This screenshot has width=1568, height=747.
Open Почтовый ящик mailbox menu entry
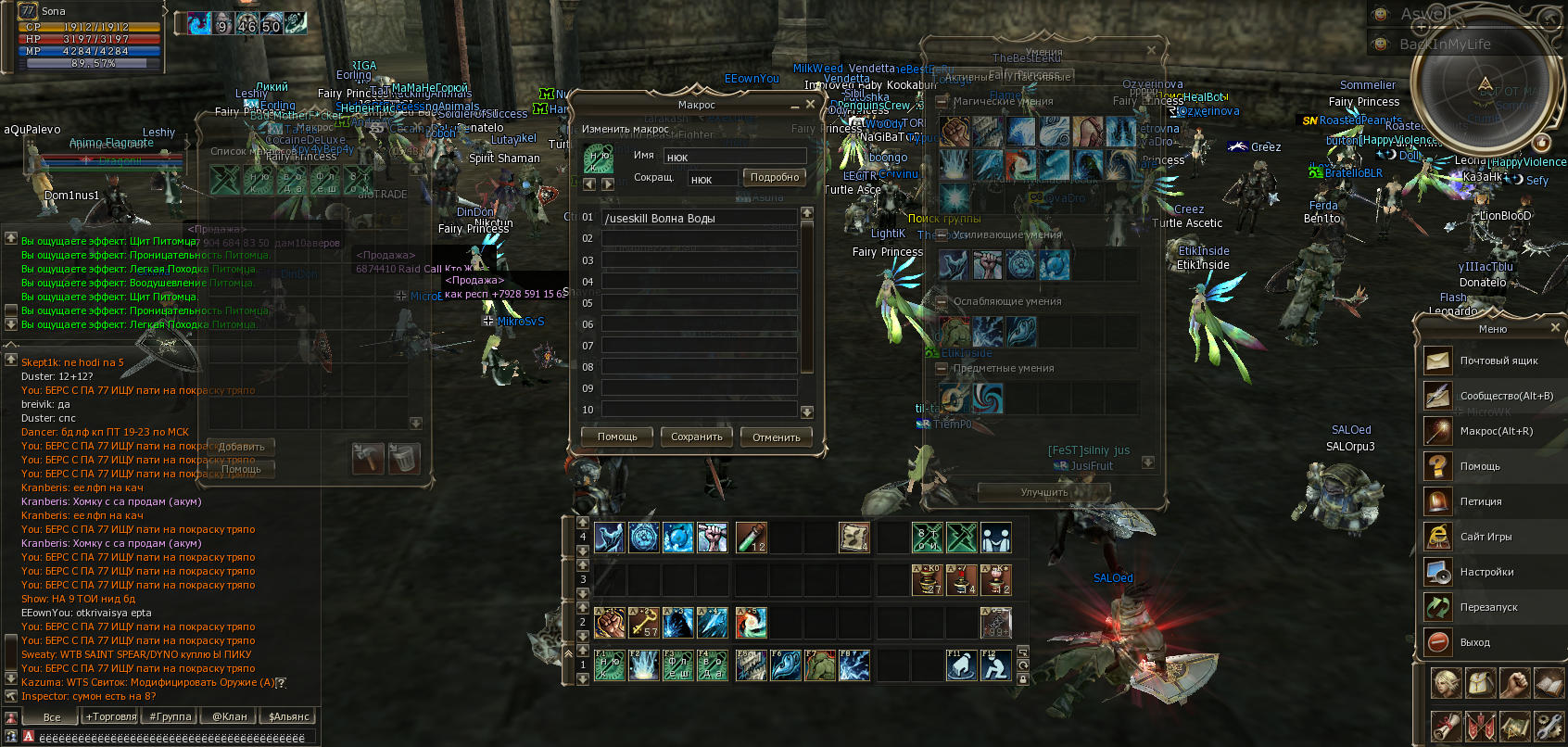(1498, 361)
